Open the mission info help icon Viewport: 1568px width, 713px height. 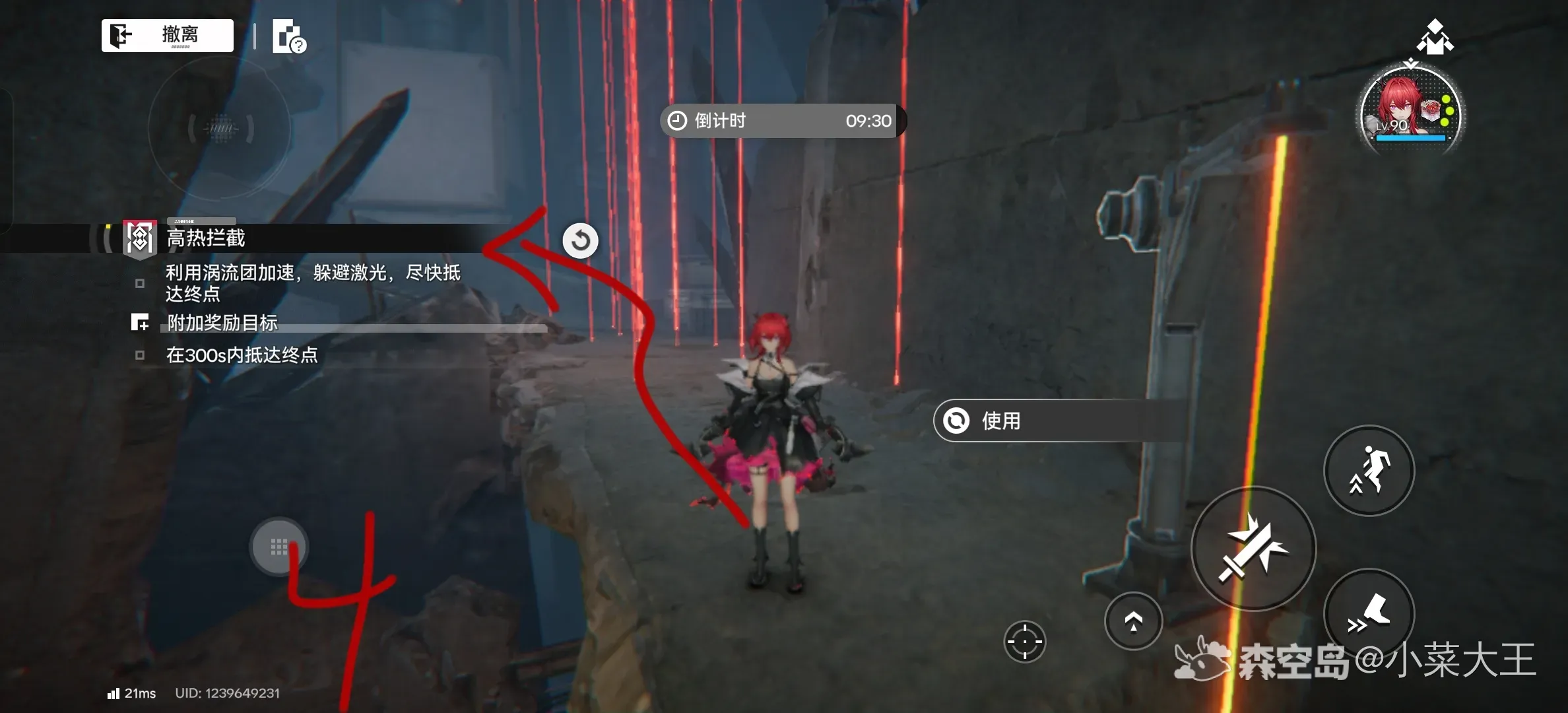coord(289,37)
